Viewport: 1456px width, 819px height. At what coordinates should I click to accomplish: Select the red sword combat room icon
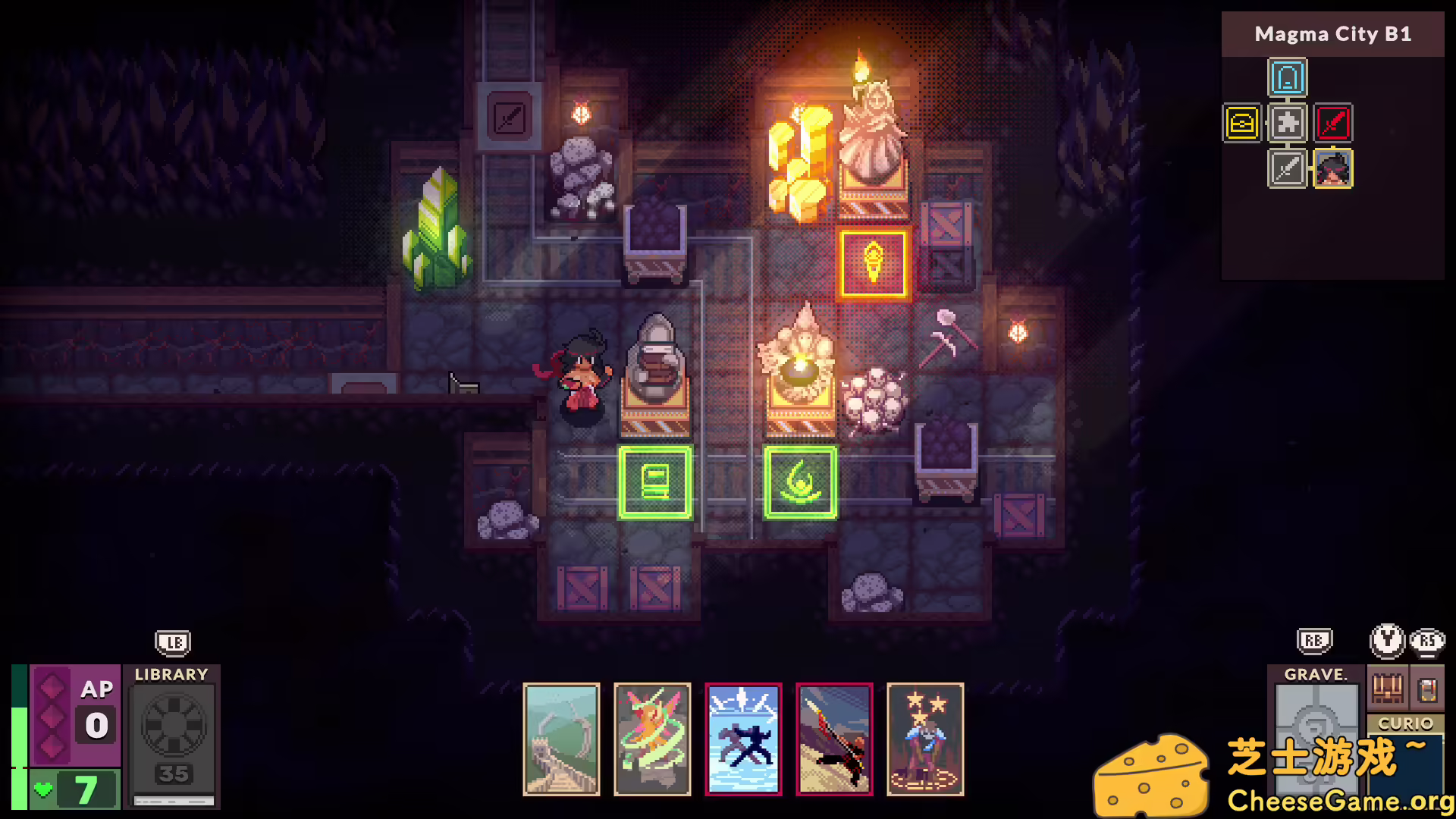[1335, 124]
